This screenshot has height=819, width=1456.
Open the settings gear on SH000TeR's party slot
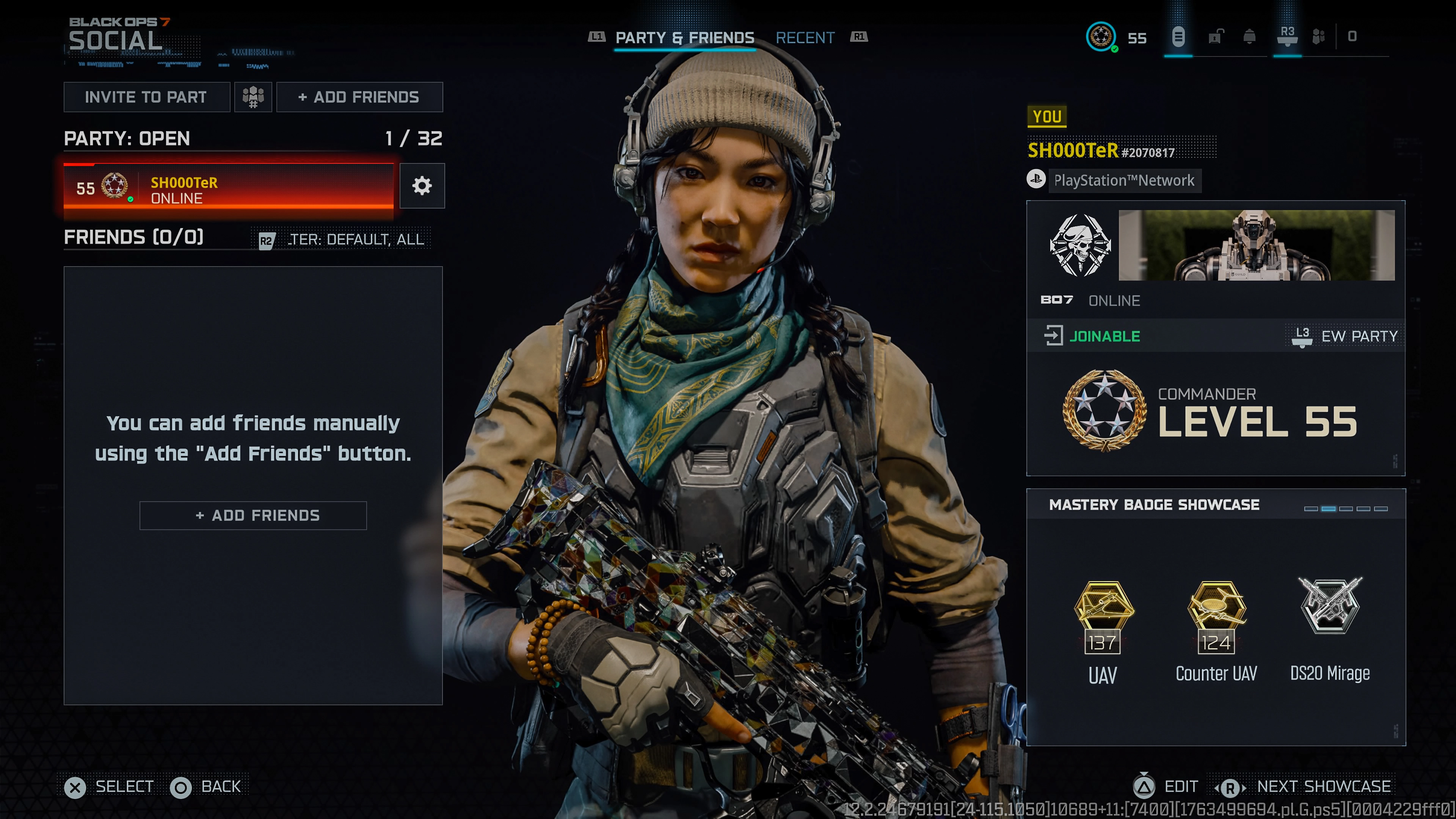click(x=422, y=186)
